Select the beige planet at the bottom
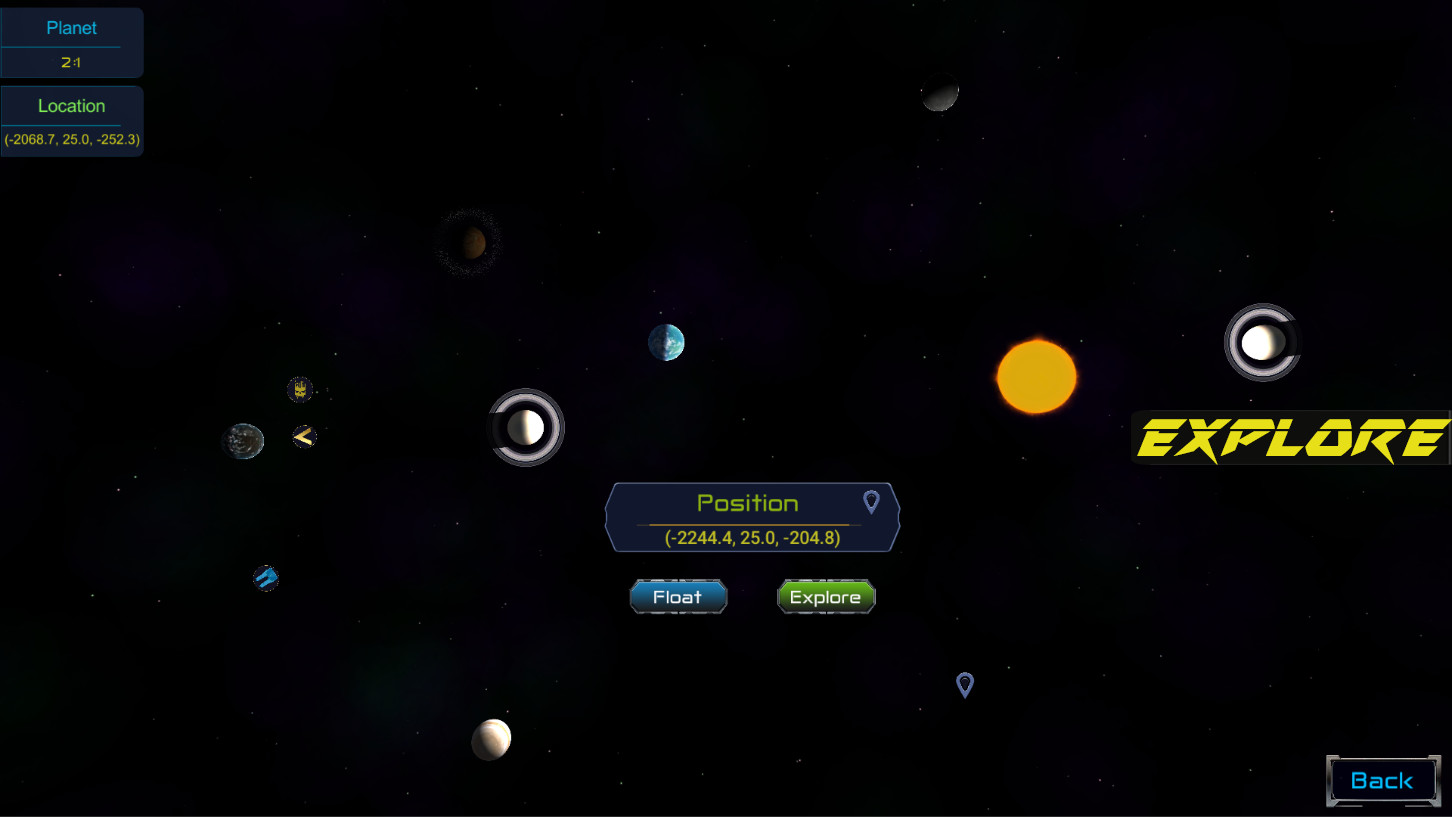This screenshot has height=817, width=1452. click(491, 737)
